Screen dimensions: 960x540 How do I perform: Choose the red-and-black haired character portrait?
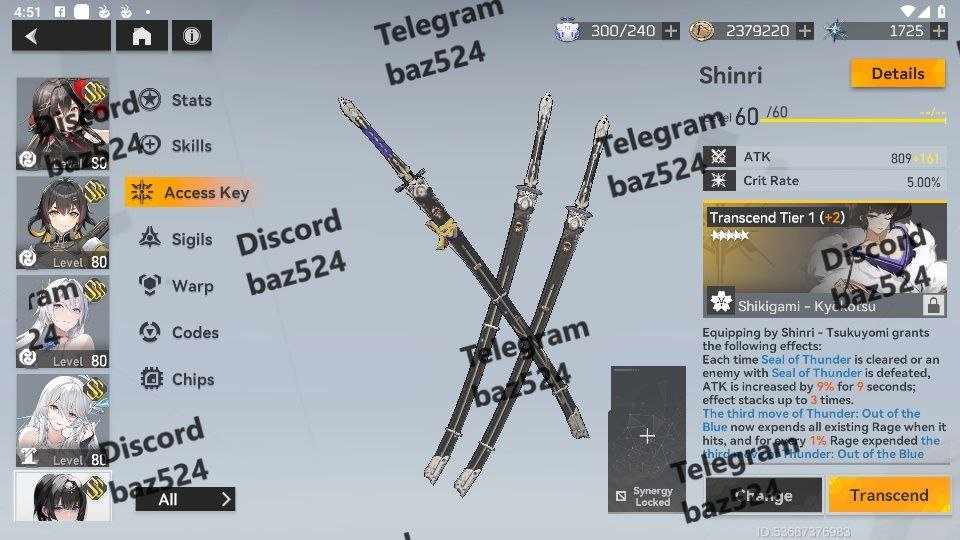pos(62,124)
